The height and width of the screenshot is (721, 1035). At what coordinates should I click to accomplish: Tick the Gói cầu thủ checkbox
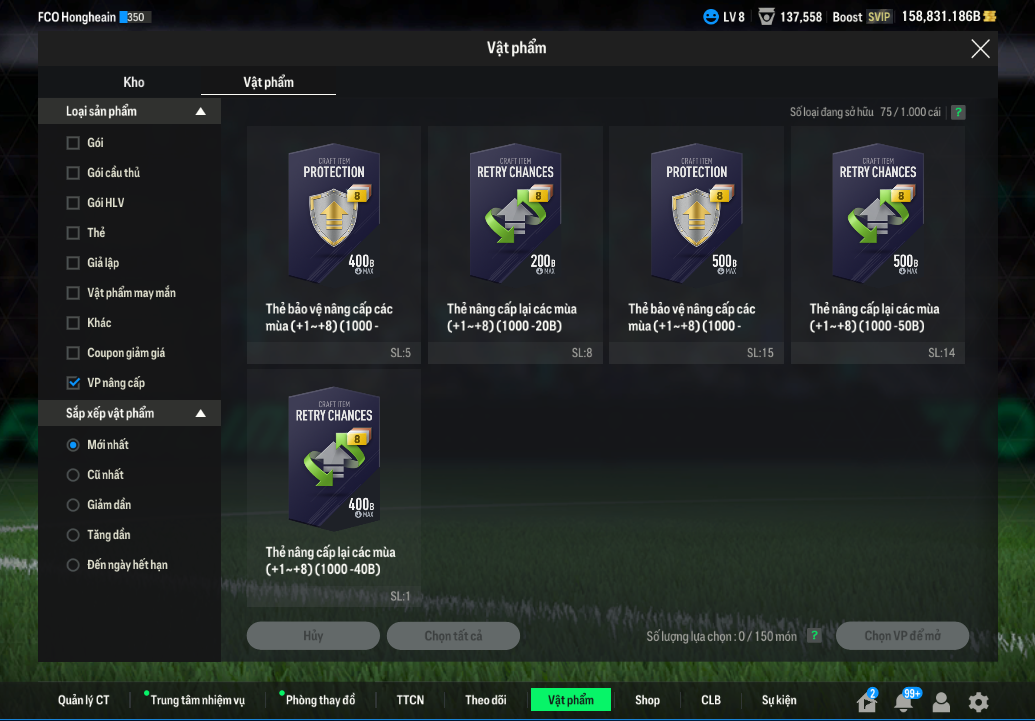click(73, 173)
